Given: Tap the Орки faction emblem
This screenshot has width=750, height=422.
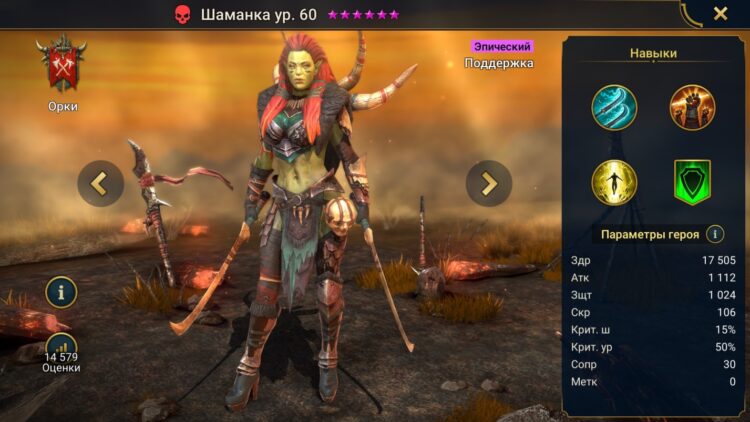Looking at the screenshot, I should click(62, 66).
